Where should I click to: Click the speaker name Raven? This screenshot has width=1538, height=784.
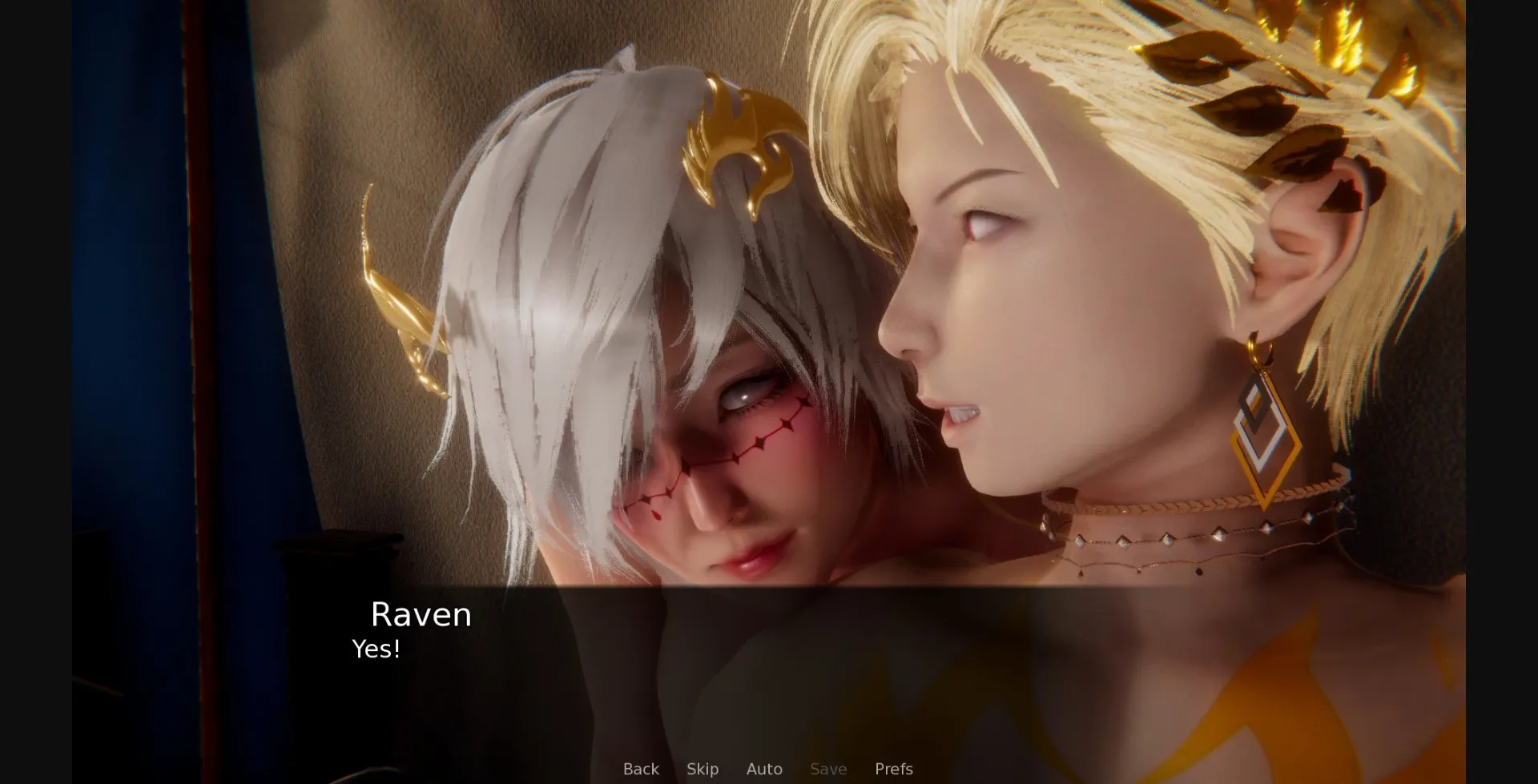click(x=420, y=615)
